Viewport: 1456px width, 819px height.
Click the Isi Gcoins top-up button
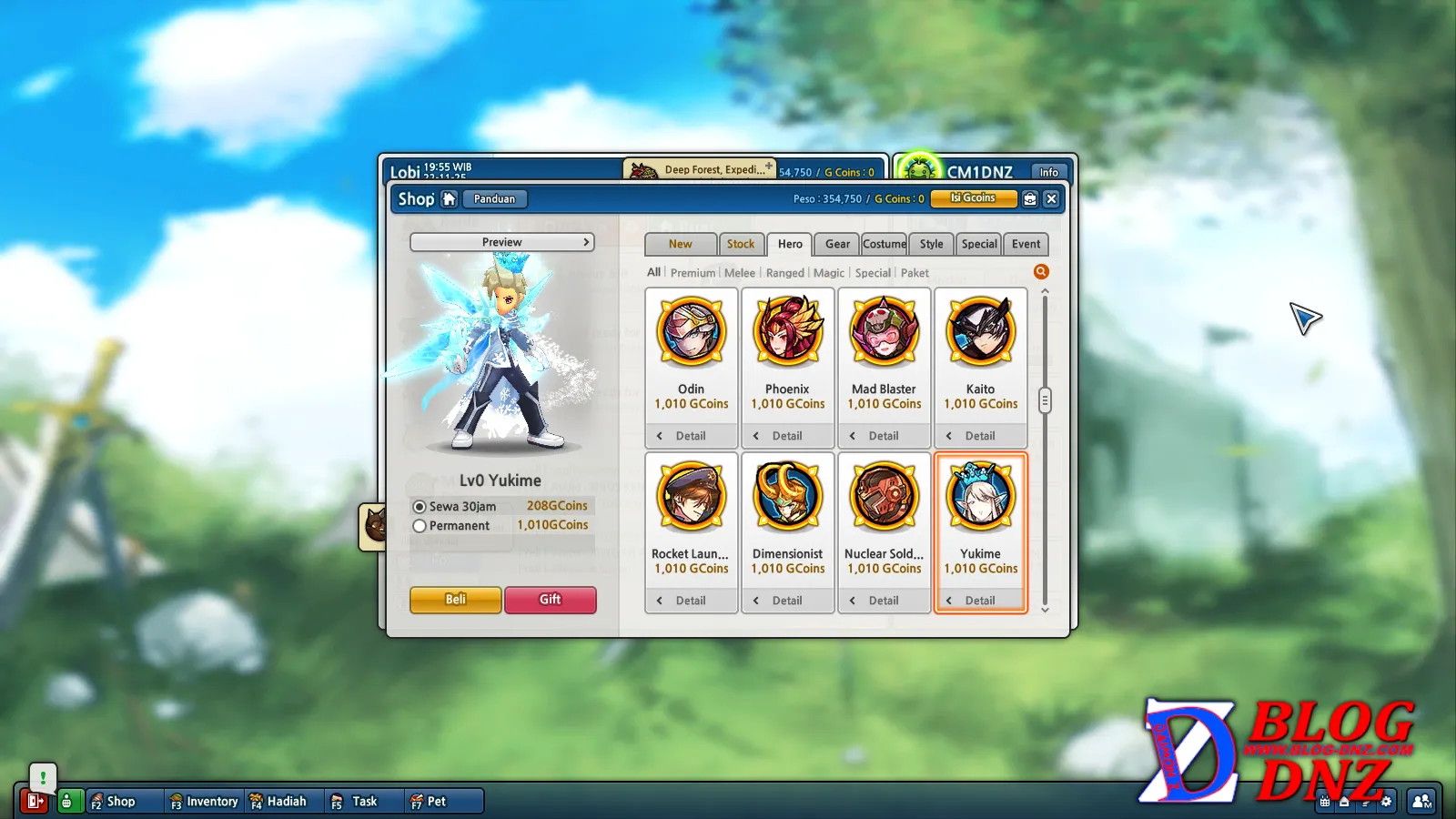click(x=973, y=198)
